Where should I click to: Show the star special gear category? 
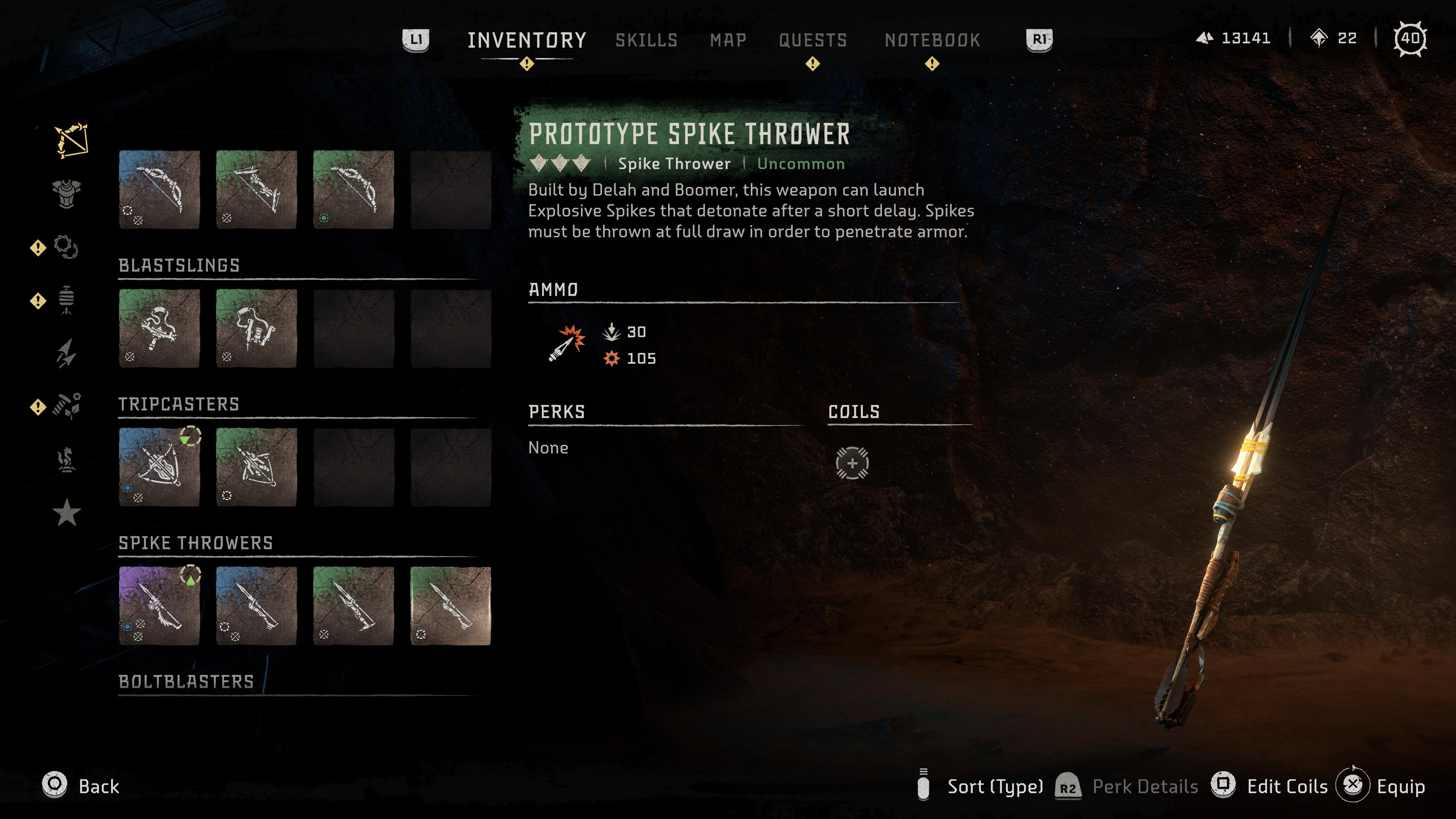tap(67, 512)
